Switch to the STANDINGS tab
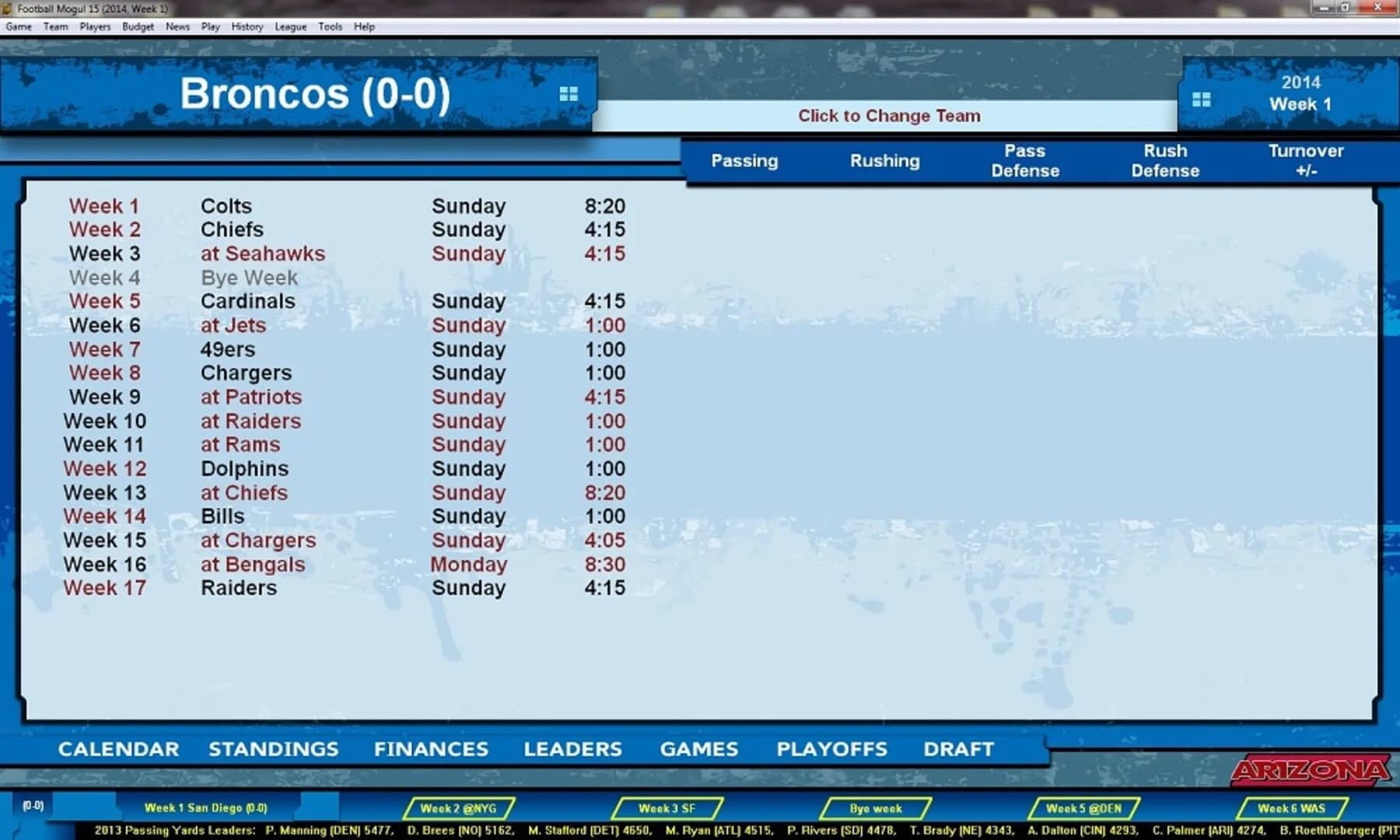 pyautogui.click(x=273, y=749)
